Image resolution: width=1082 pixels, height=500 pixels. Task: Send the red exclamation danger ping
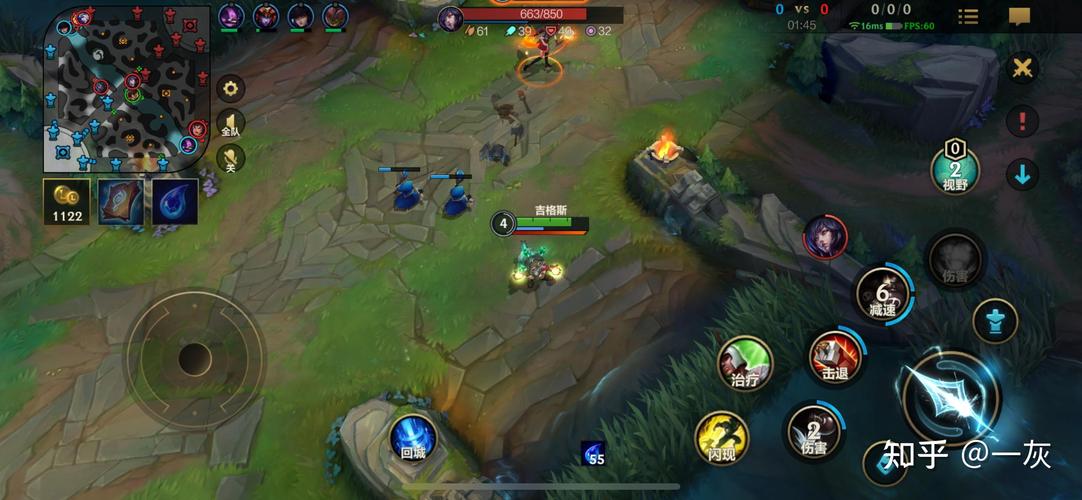tap(1022, 121)
